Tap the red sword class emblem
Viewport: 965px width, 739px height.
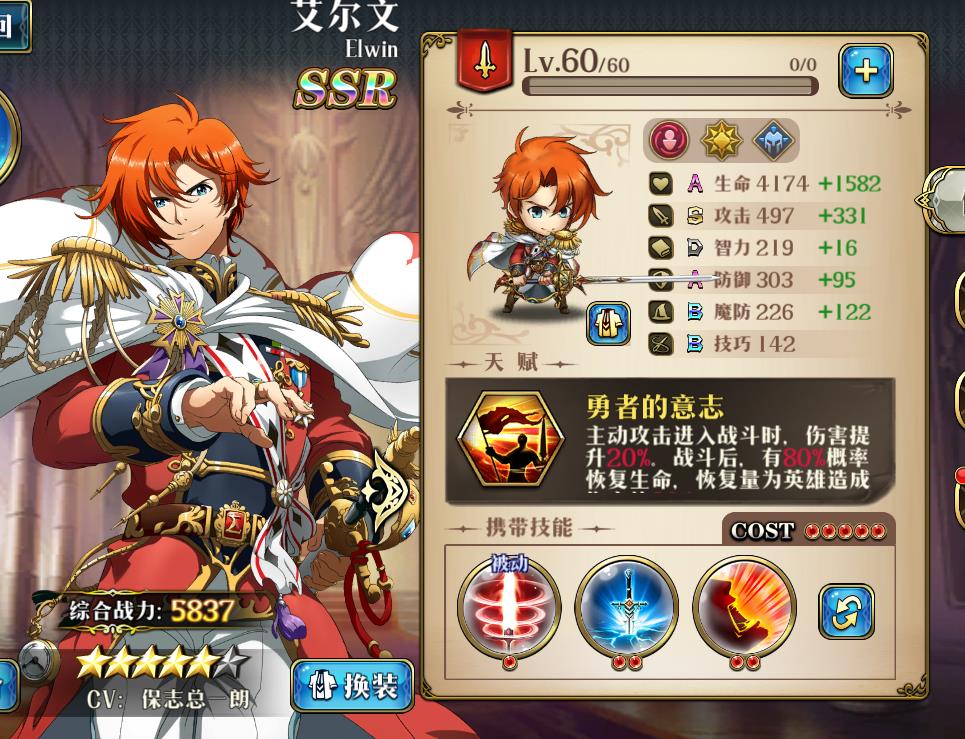coord(485,62)
